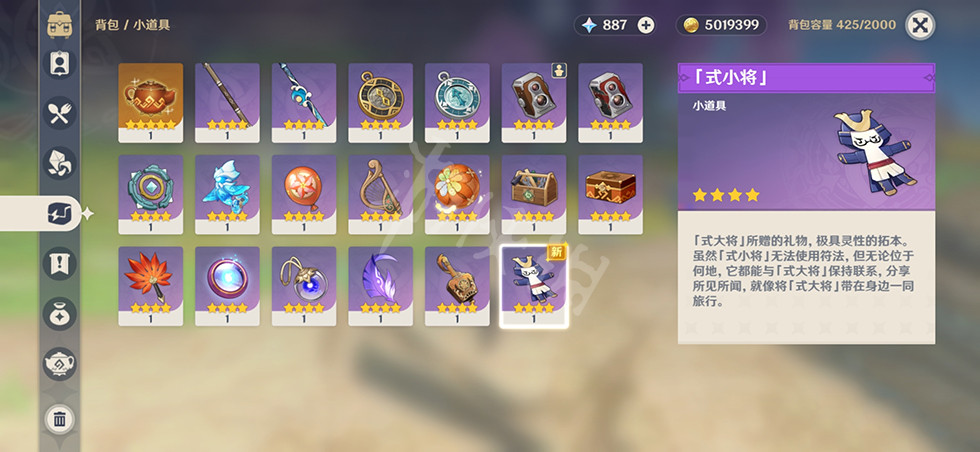The width and height of the screenshot is (980, 452).
Task: Open the food category tab
Action: [60, 112]
